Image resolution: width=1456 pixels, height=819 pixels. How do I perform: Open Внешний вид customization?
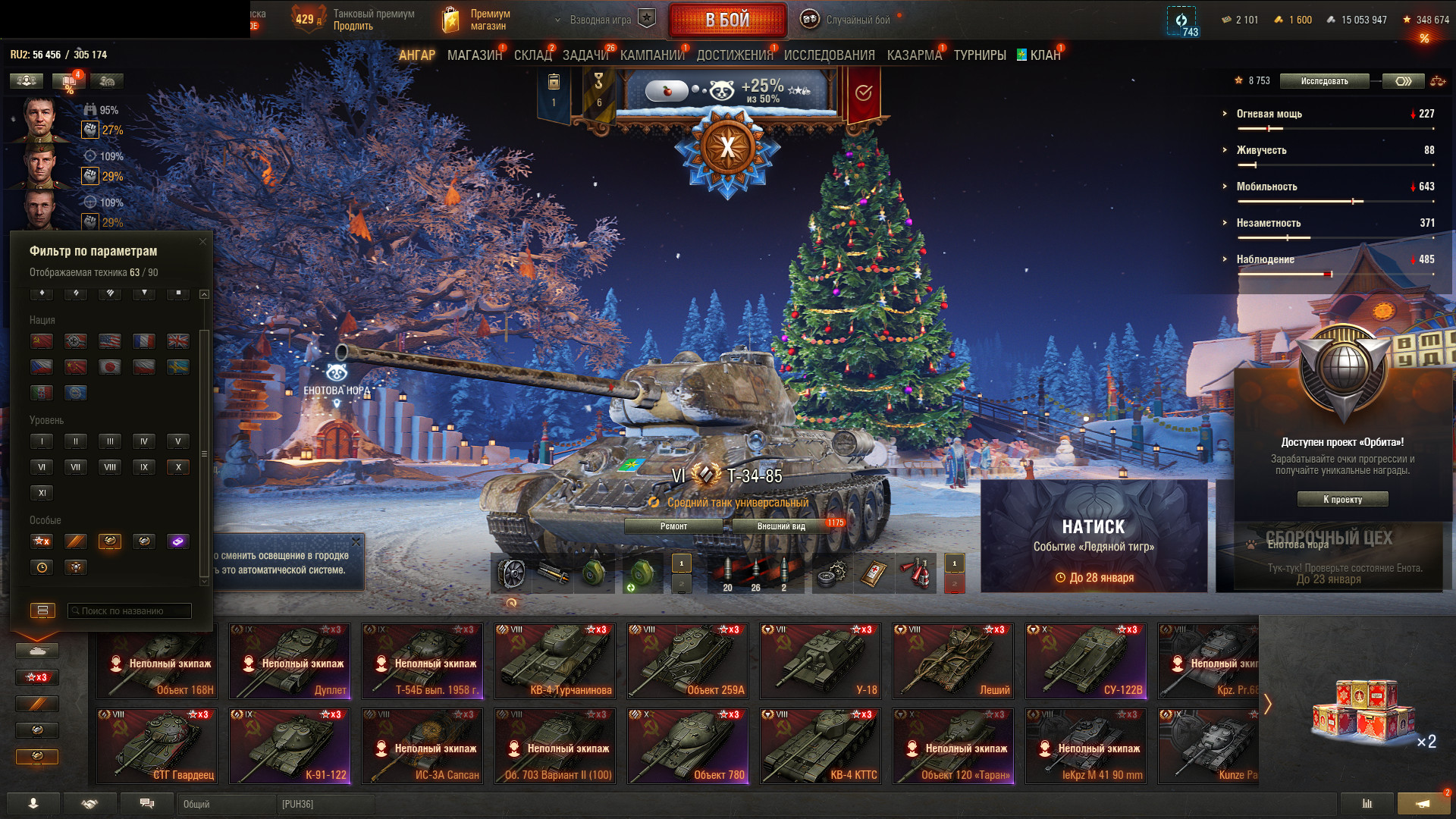(781, 526)
